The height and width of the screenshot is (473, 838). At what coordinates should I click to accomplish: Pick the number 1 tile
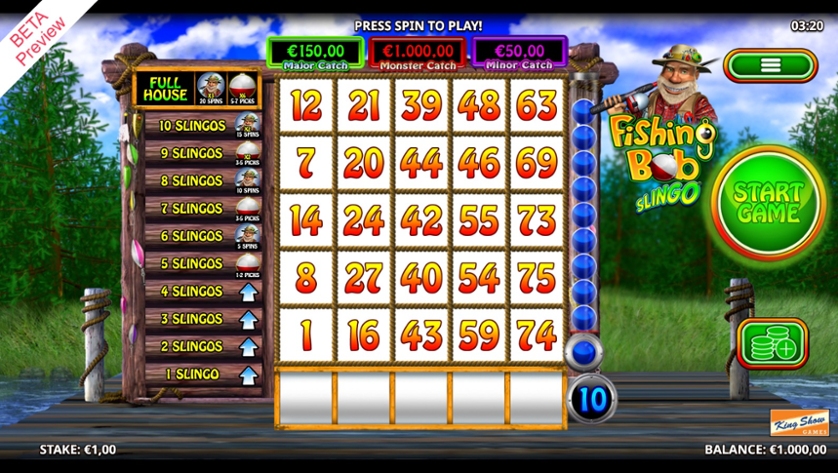pos(305,334)
